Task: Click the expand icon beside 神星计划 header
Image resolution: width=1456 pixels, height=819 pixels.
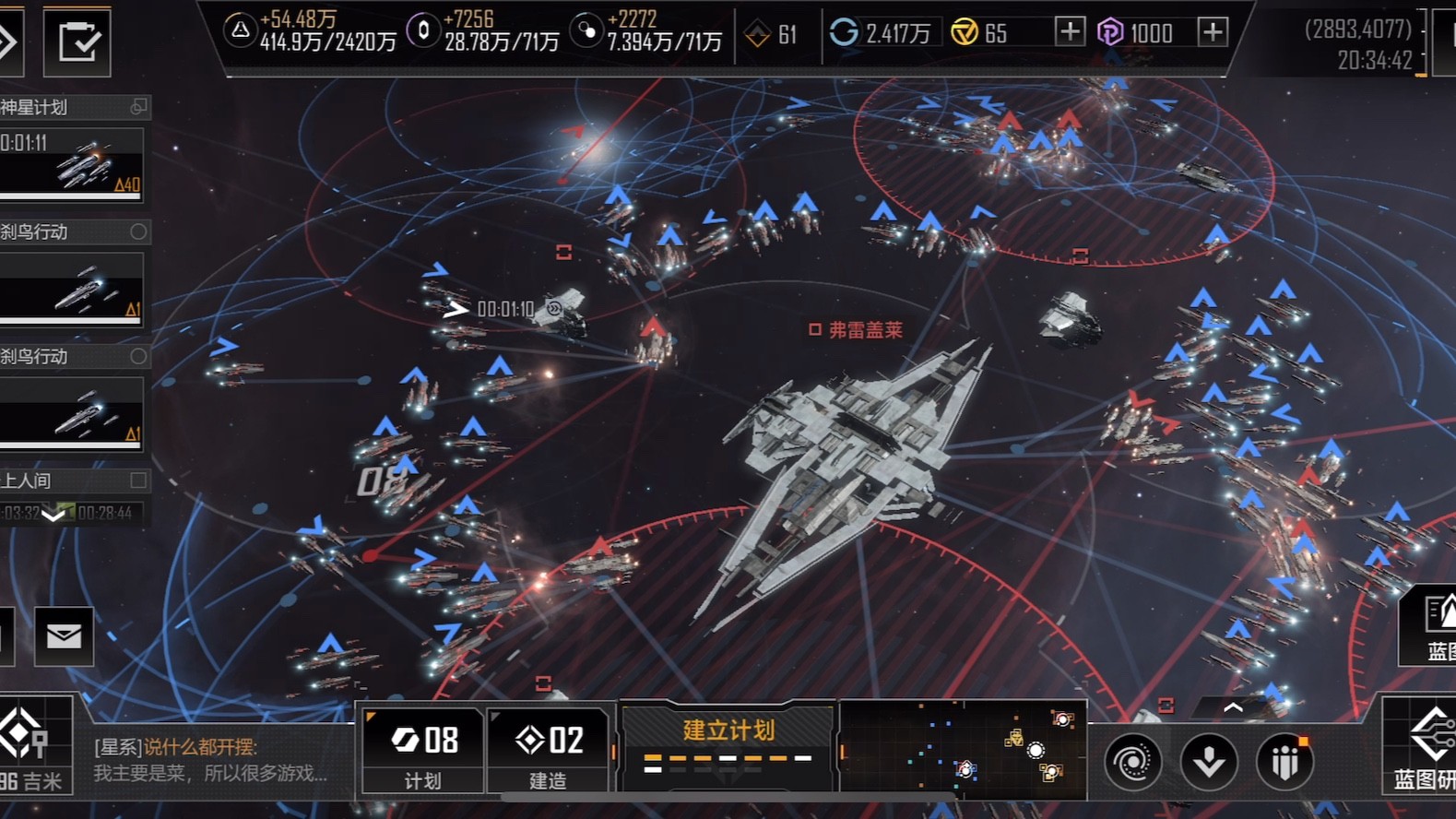Action: point(136,107)
